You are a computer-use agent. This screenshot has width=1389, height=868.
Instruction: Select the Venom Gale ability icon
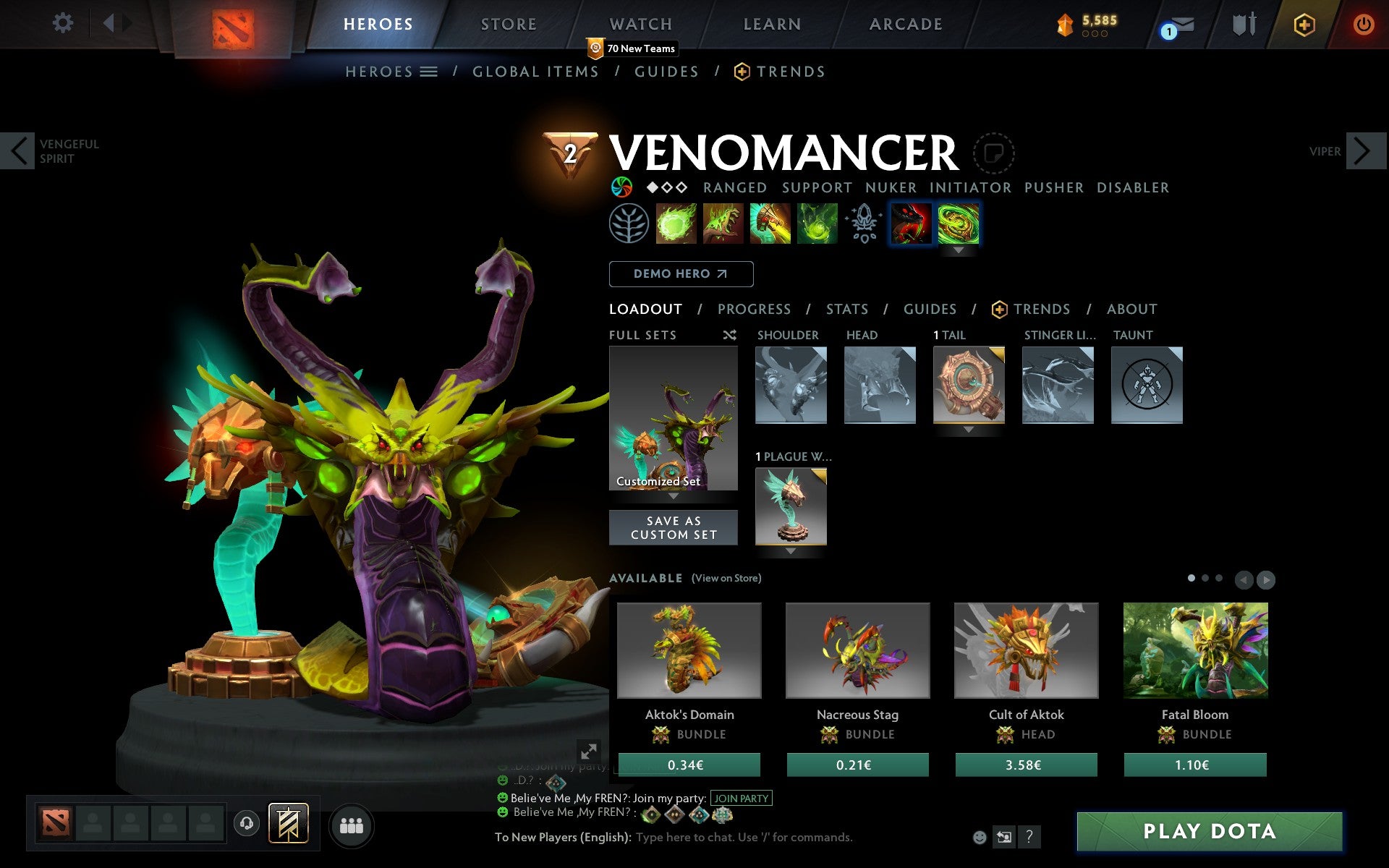click(676, 224)
